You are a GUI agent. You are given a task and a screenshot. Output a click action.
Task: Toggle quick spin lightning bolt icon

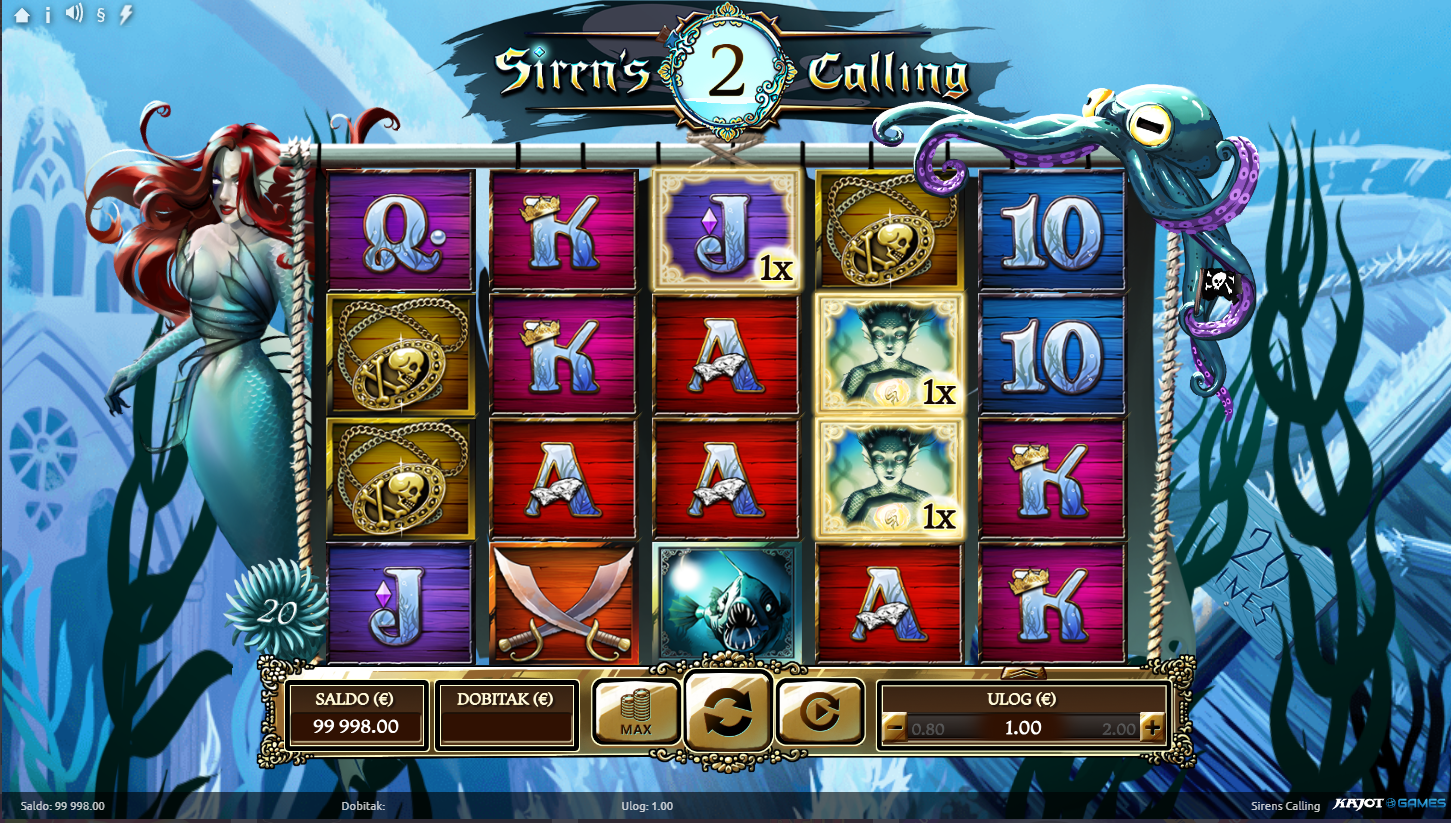tap(126, 15)
